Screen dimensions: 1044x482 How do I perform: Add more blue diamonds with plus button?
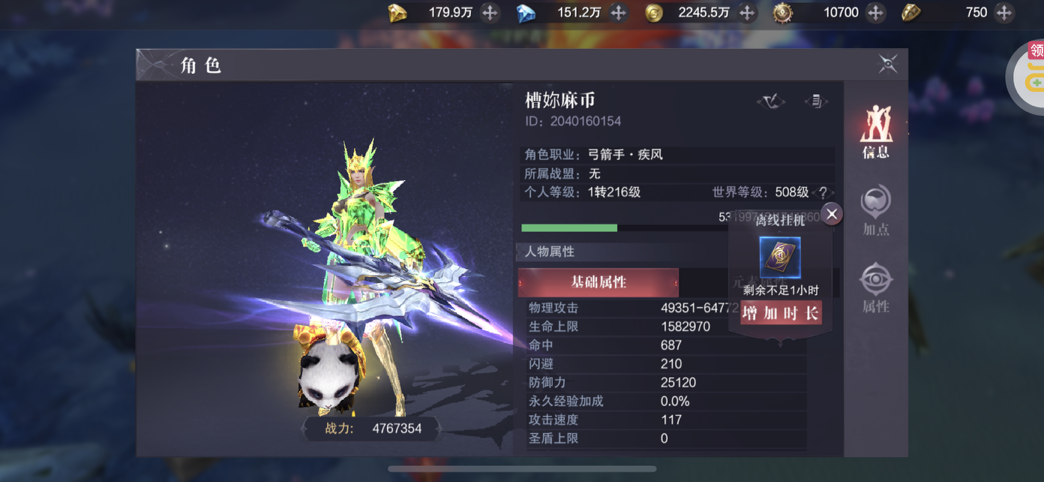point(618,13)
